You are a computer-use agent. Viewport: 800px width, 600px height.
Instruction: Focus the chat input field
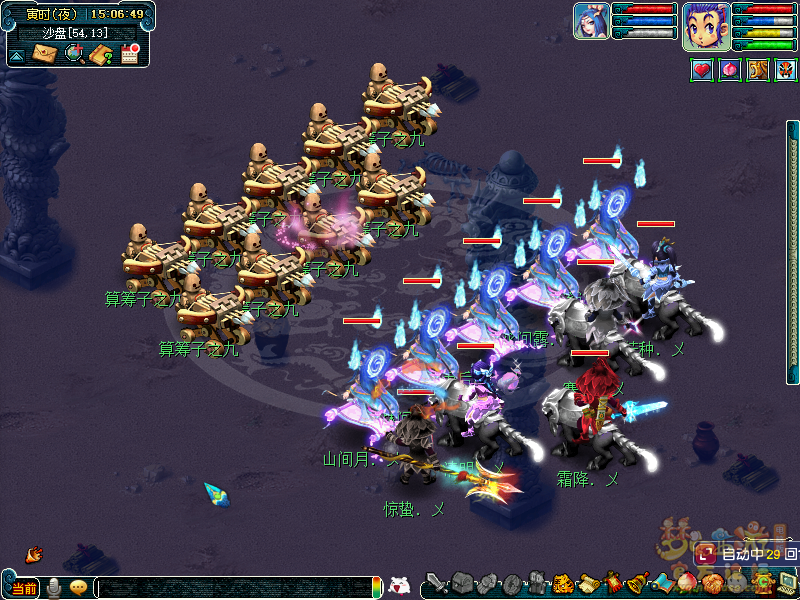(235, 588)
